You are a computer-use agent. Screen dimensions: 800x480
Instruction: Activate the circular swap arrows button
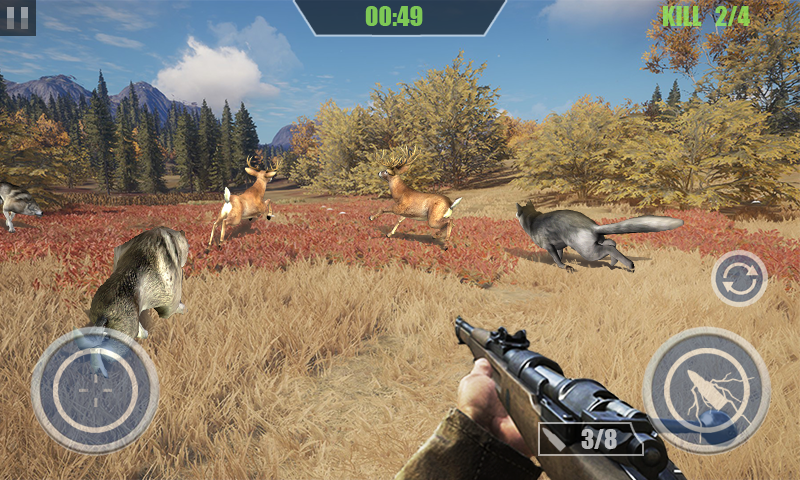[739, 278]
